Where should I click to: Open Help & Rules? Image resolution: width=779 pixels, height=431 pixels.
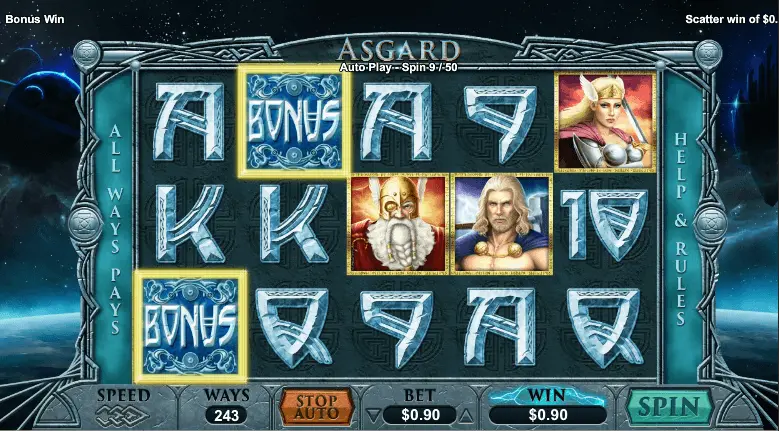pyautogui.click(x=682, y=228)
